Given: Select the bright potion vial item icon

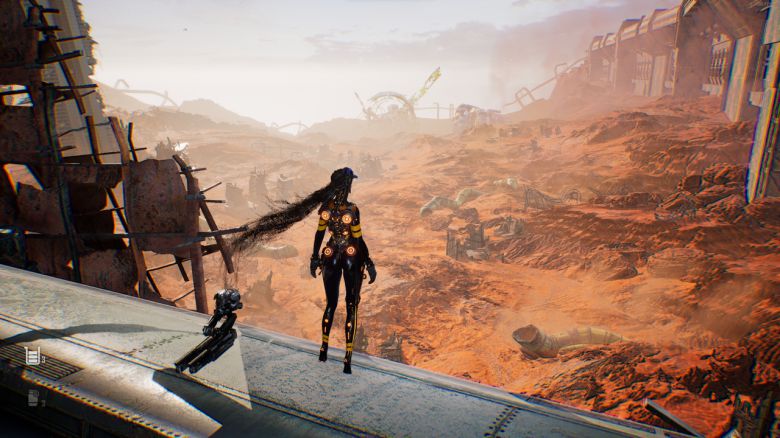Looking at the screenshot, I should [32, 355].
